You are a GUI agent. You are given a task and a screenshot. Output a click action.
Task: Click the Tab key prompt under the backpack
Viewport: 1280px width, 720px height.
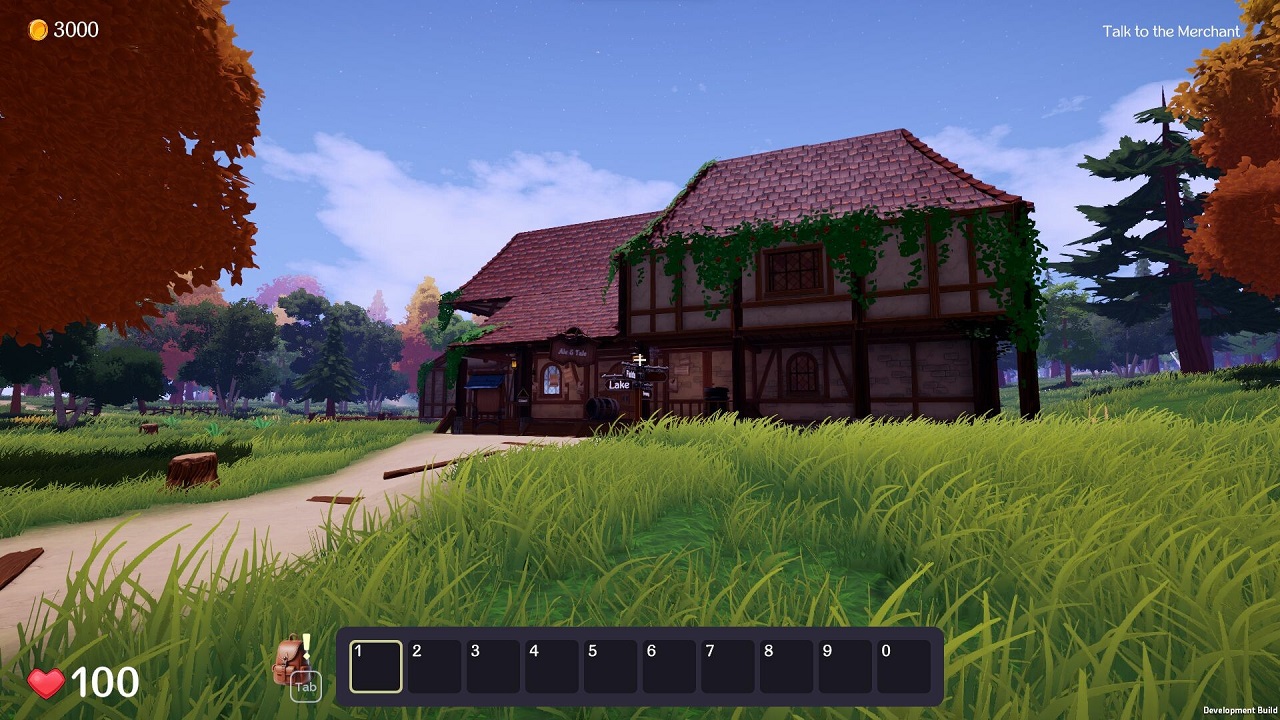[306, 688]
